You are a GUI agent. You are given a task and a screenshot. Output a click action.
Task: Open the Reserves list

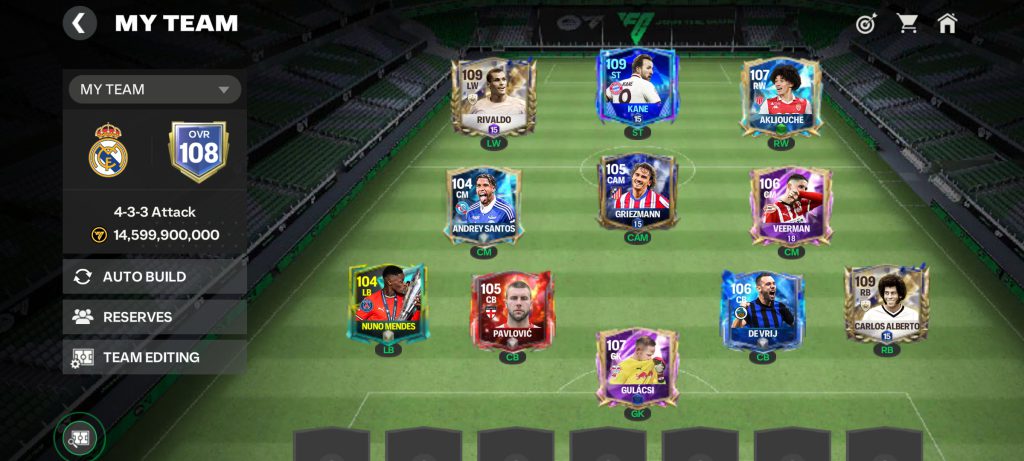click(x=155, y=317)
